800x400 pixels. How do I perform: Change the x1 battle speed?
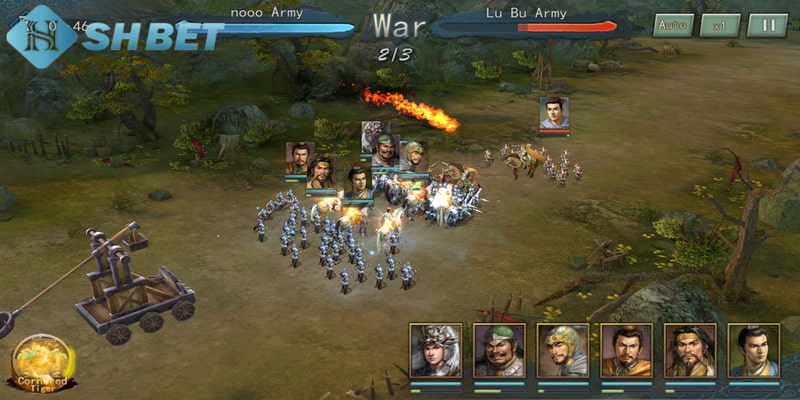pyautogui.click(x=719, y=25)
